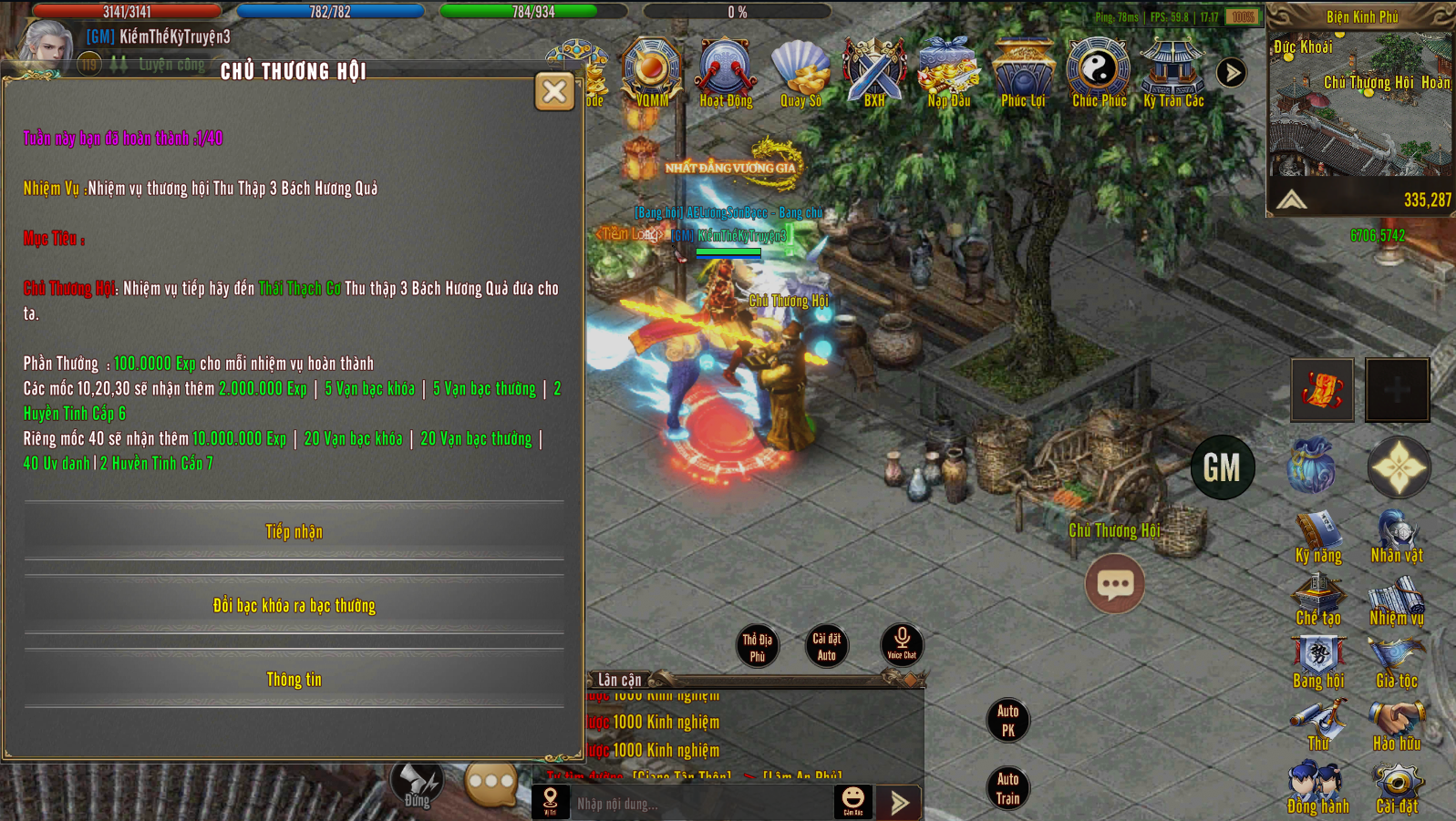This screenshot has height=821, width=1456.
Task: Open the Kỹ năng skills menu
Action: (x=1318, y=537)
